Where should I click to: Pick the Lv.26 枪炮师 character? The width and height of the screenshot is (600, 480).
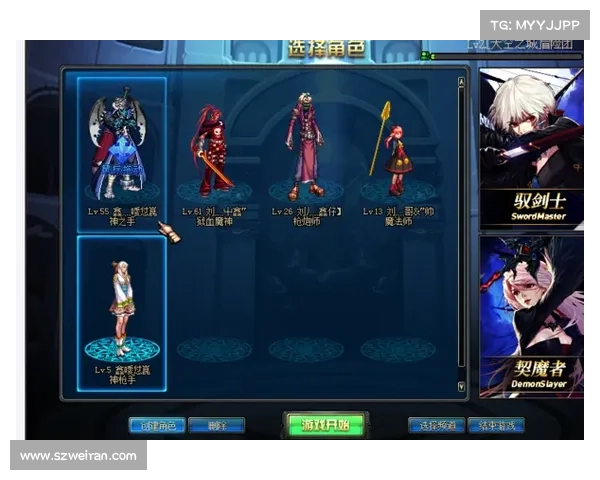pos(305,150)
